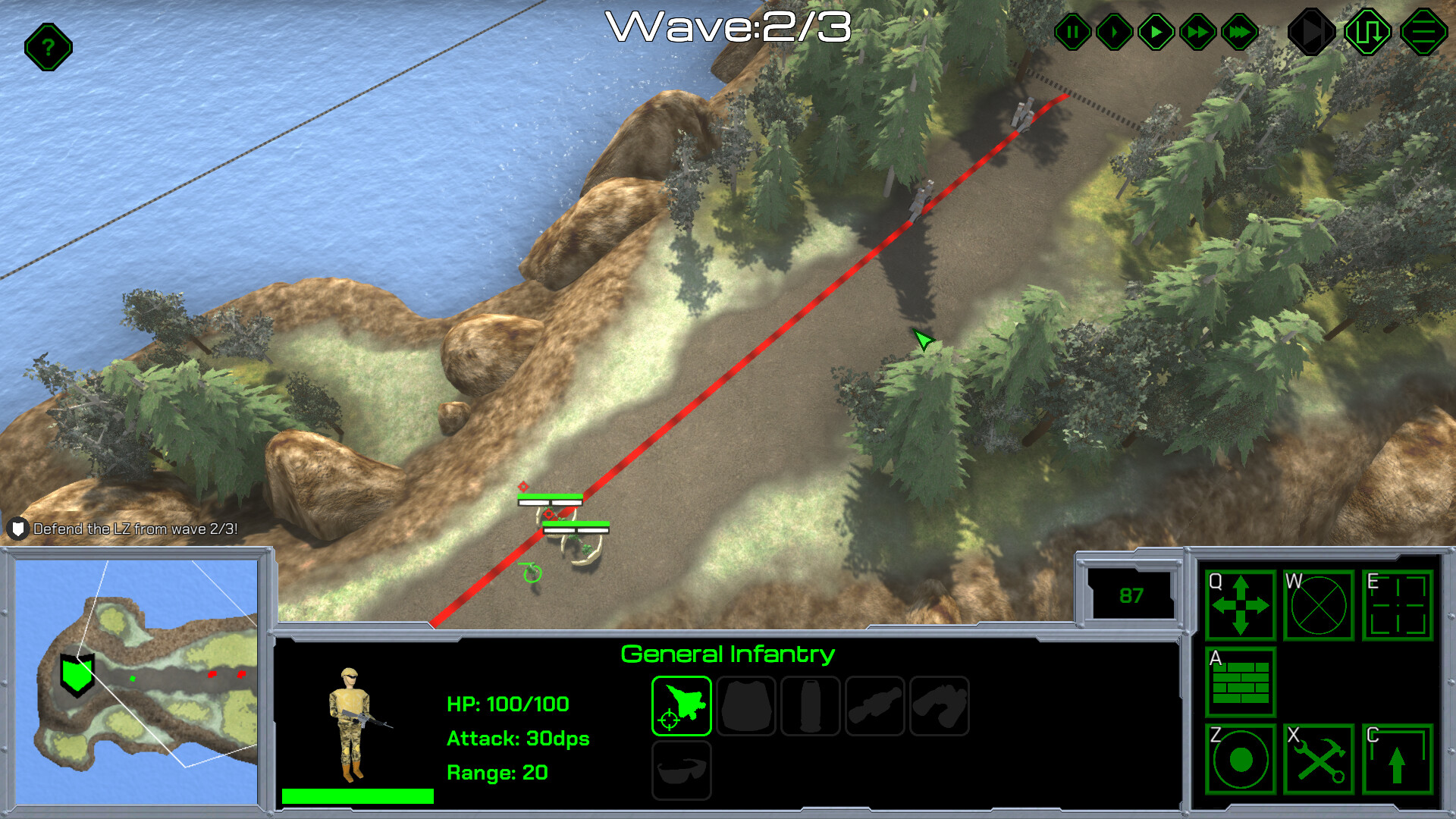Viewport: 1456px width, 819px height.
Task: Click the binoculars equipment slot
Action: coord(940,705)
